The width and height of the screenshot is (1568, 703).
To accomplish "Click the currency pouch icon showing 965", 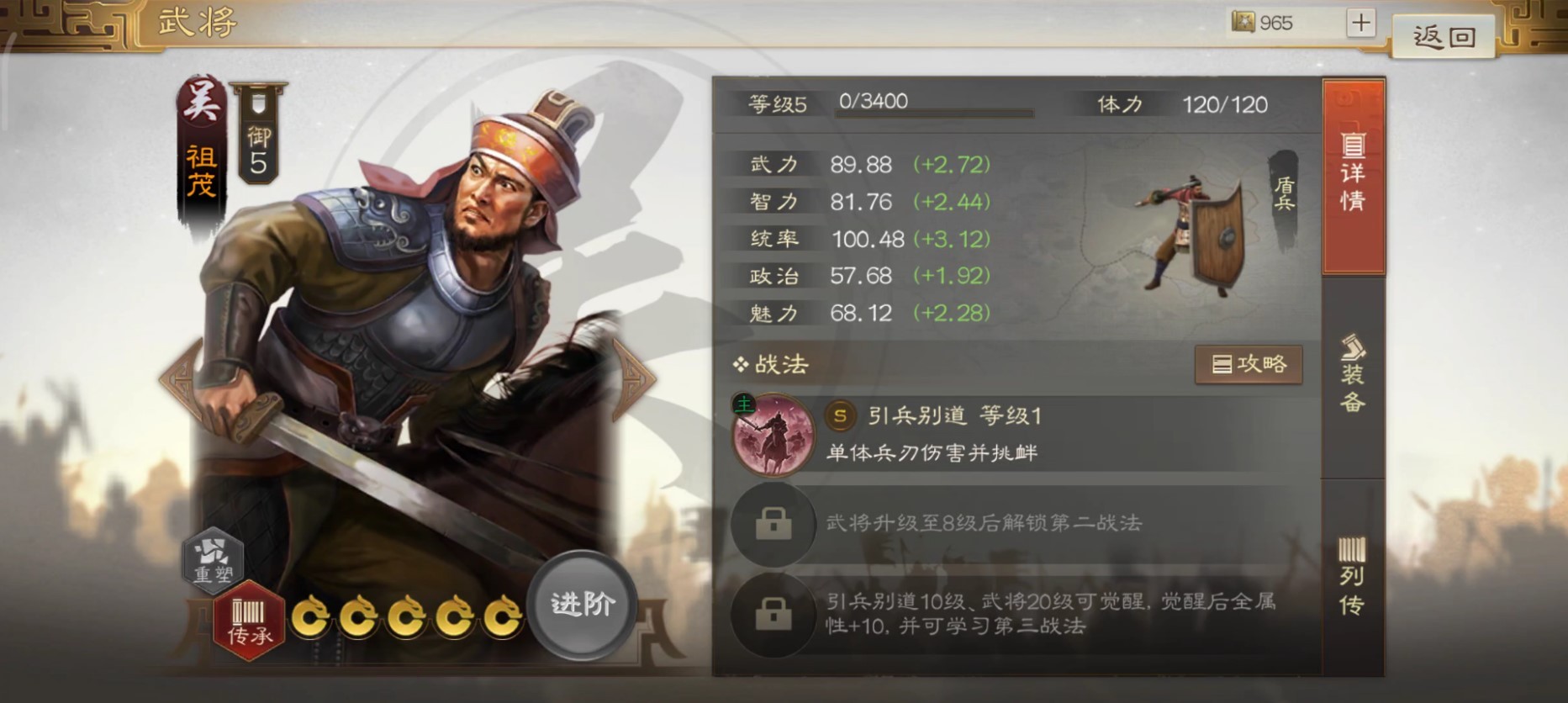I will pyautogui.click(x=1242, y=23).
